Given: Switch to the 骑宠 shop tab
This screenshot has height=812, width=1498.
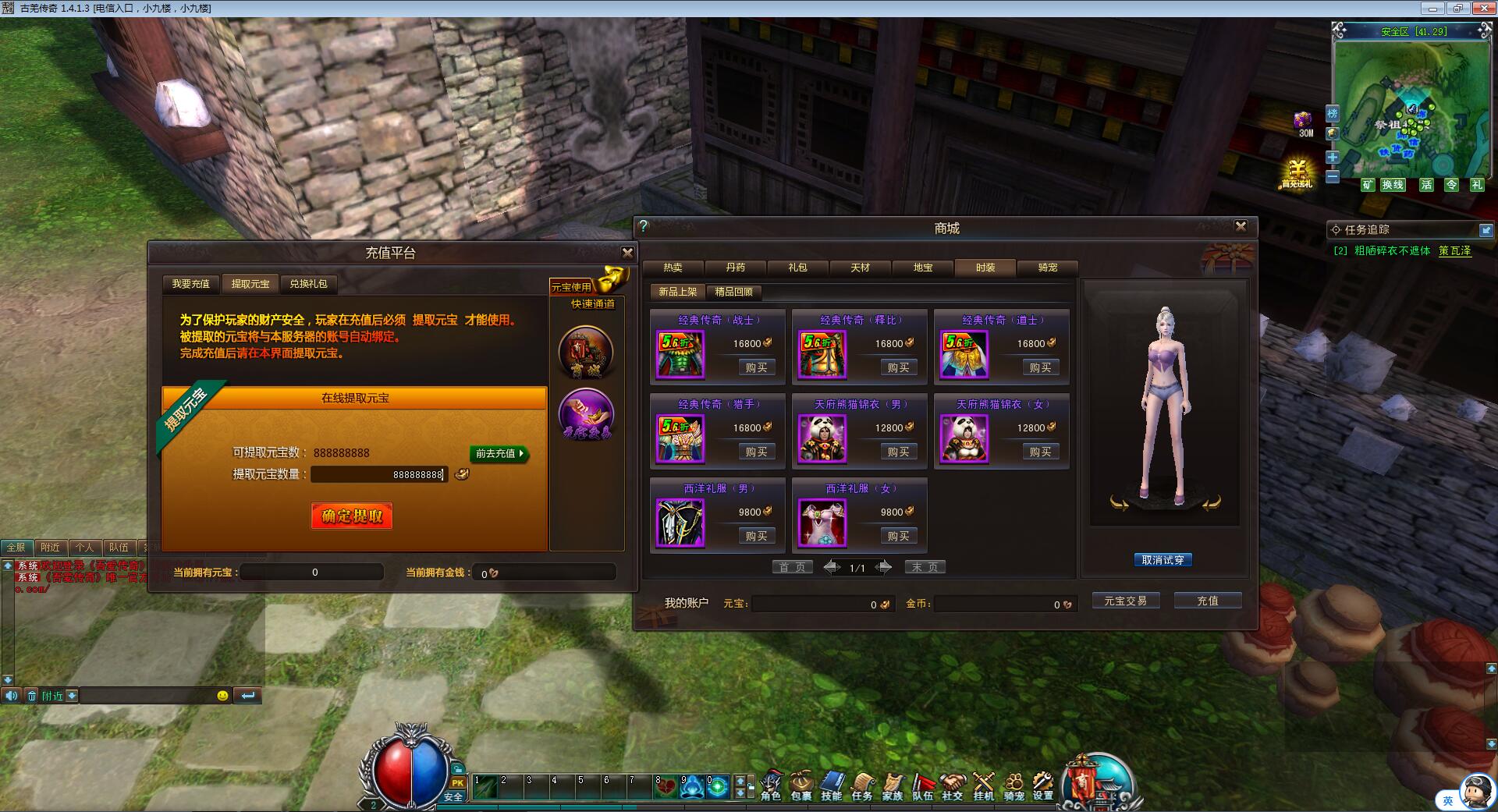Looking at the screenshot, I should 1048,268.
